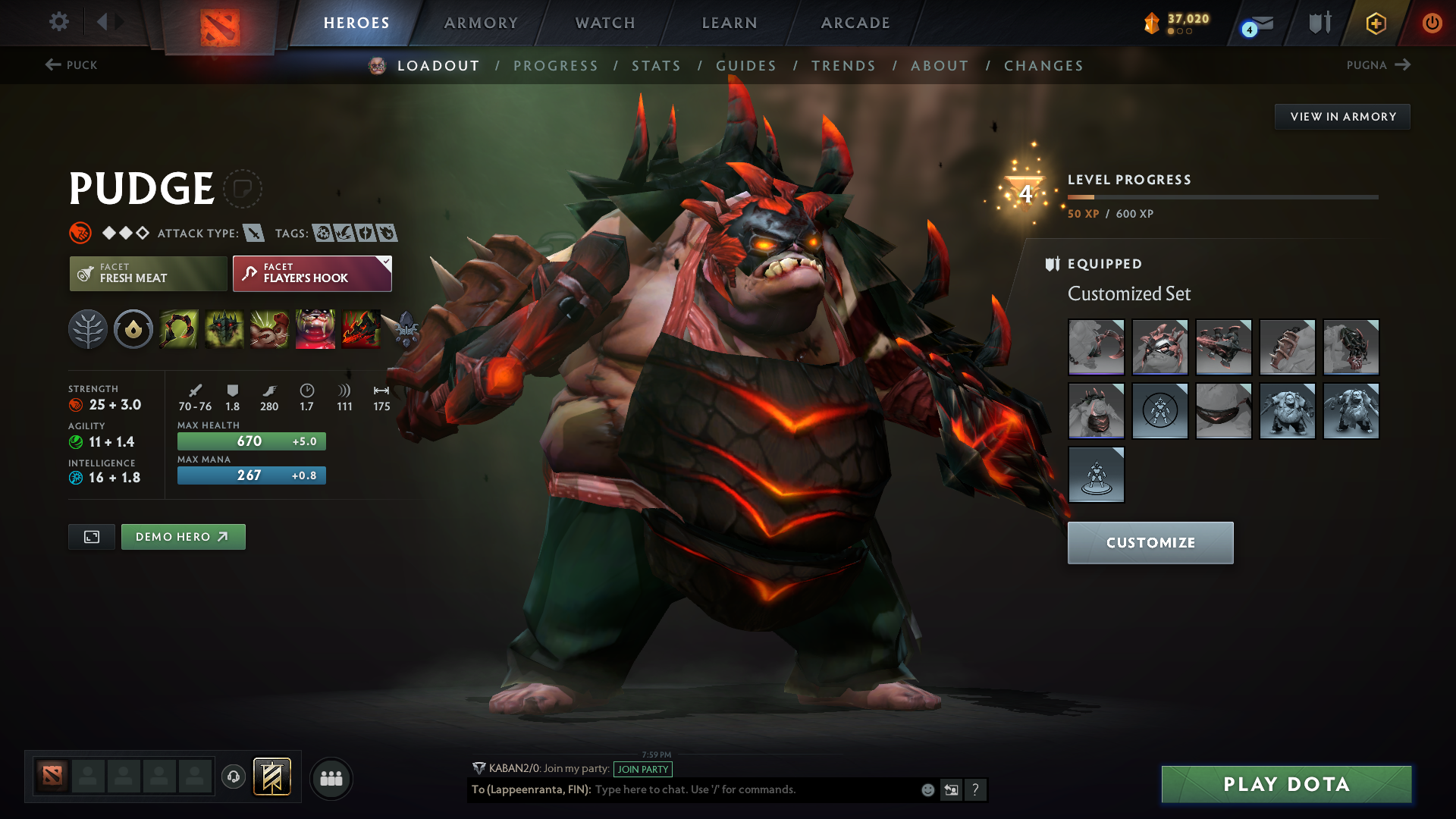The width and height of the screenshot is (1456, 819).
Task: Select the crossed-out misc item slot thumbnail
Action: click(x=1160, y=410)
